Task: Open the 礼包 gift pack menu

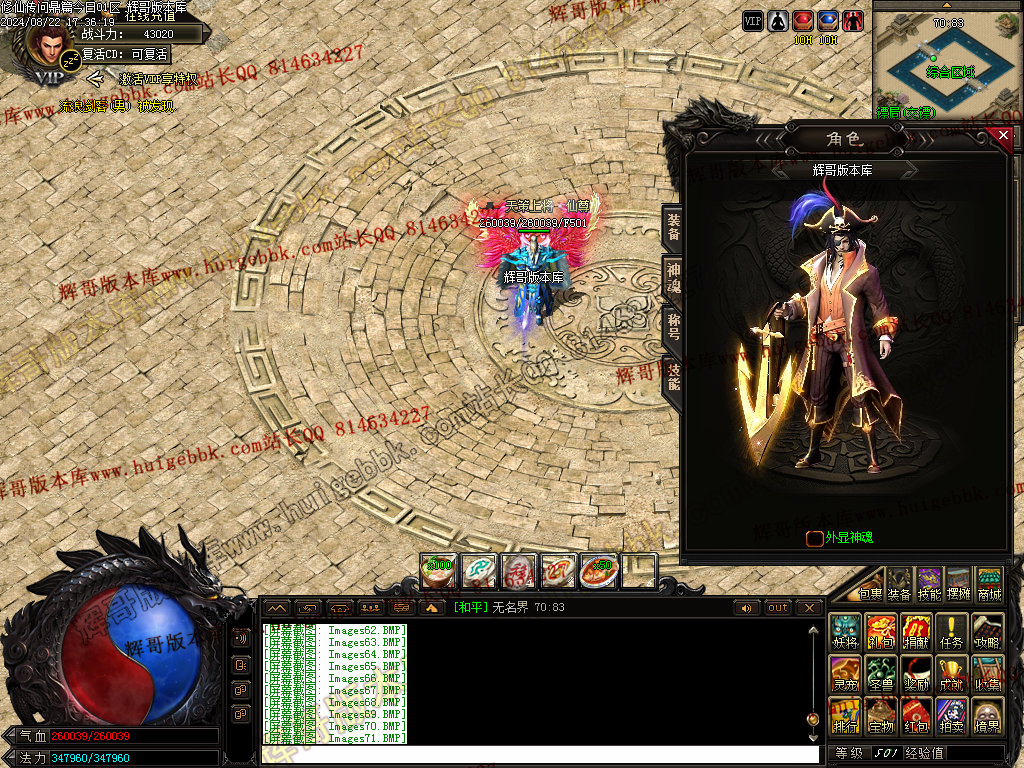Action: (881, 634)
